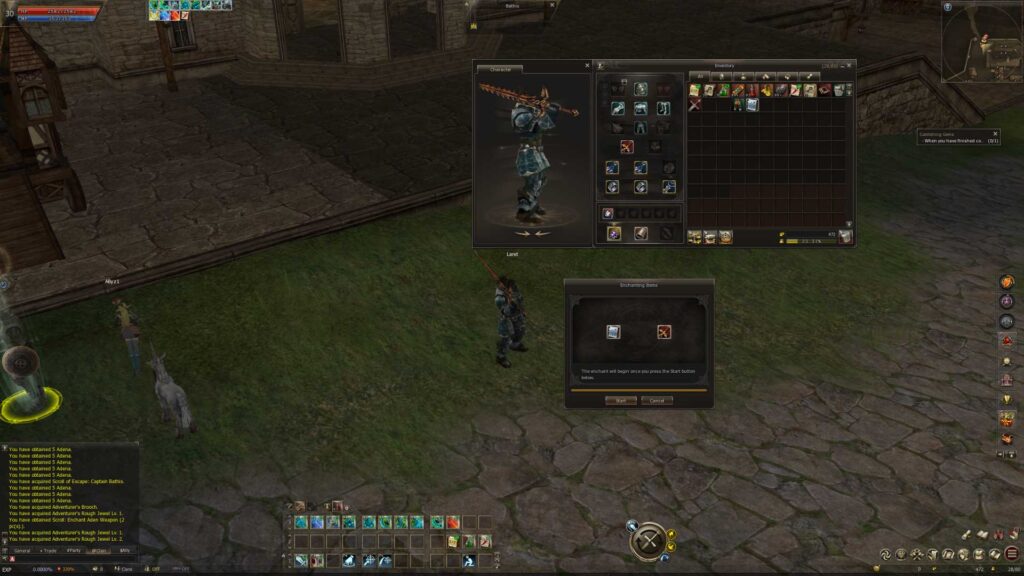Select the crossed-out red item in inventory
The height and width of the screenshot is (576, 1024).
click(694, 104)
